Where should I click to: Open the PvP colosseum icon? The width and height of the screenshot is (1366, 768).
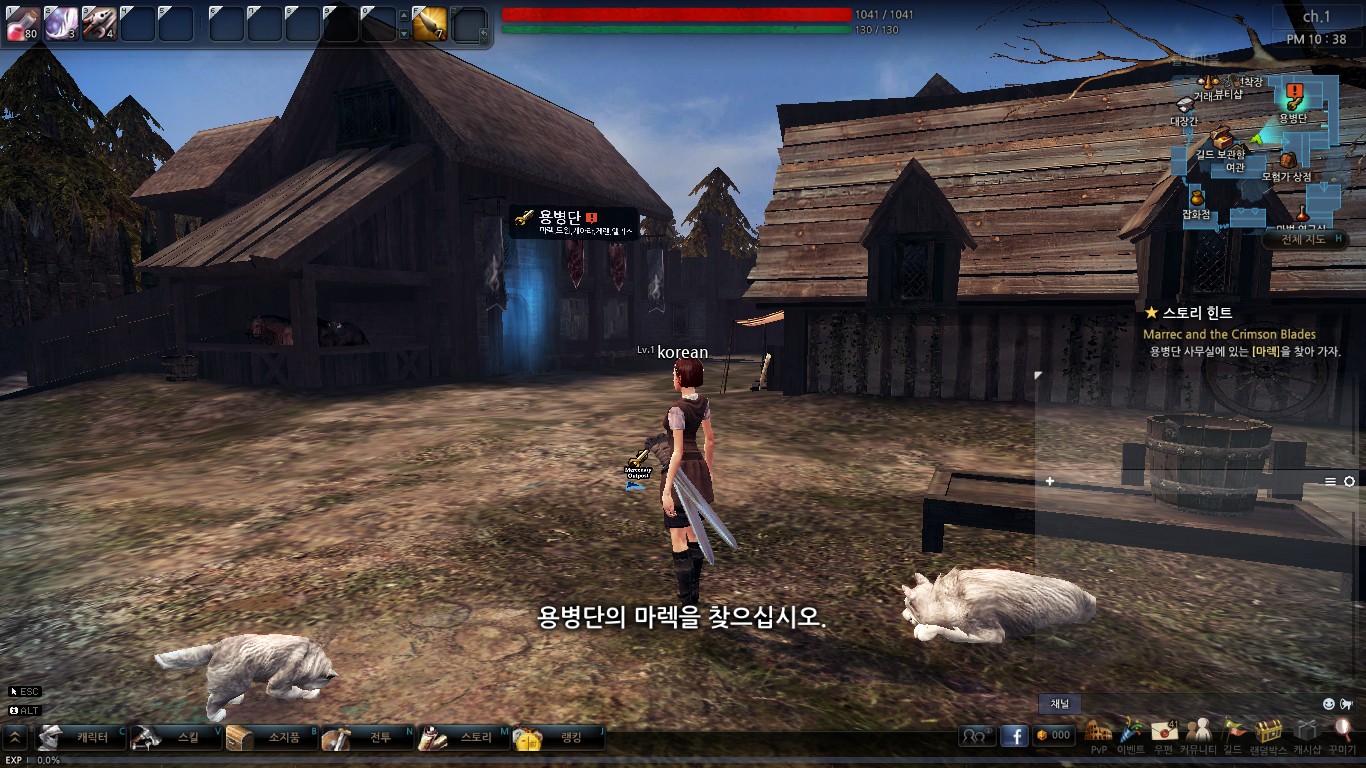pyautogui.click(x=1099, y=733)
